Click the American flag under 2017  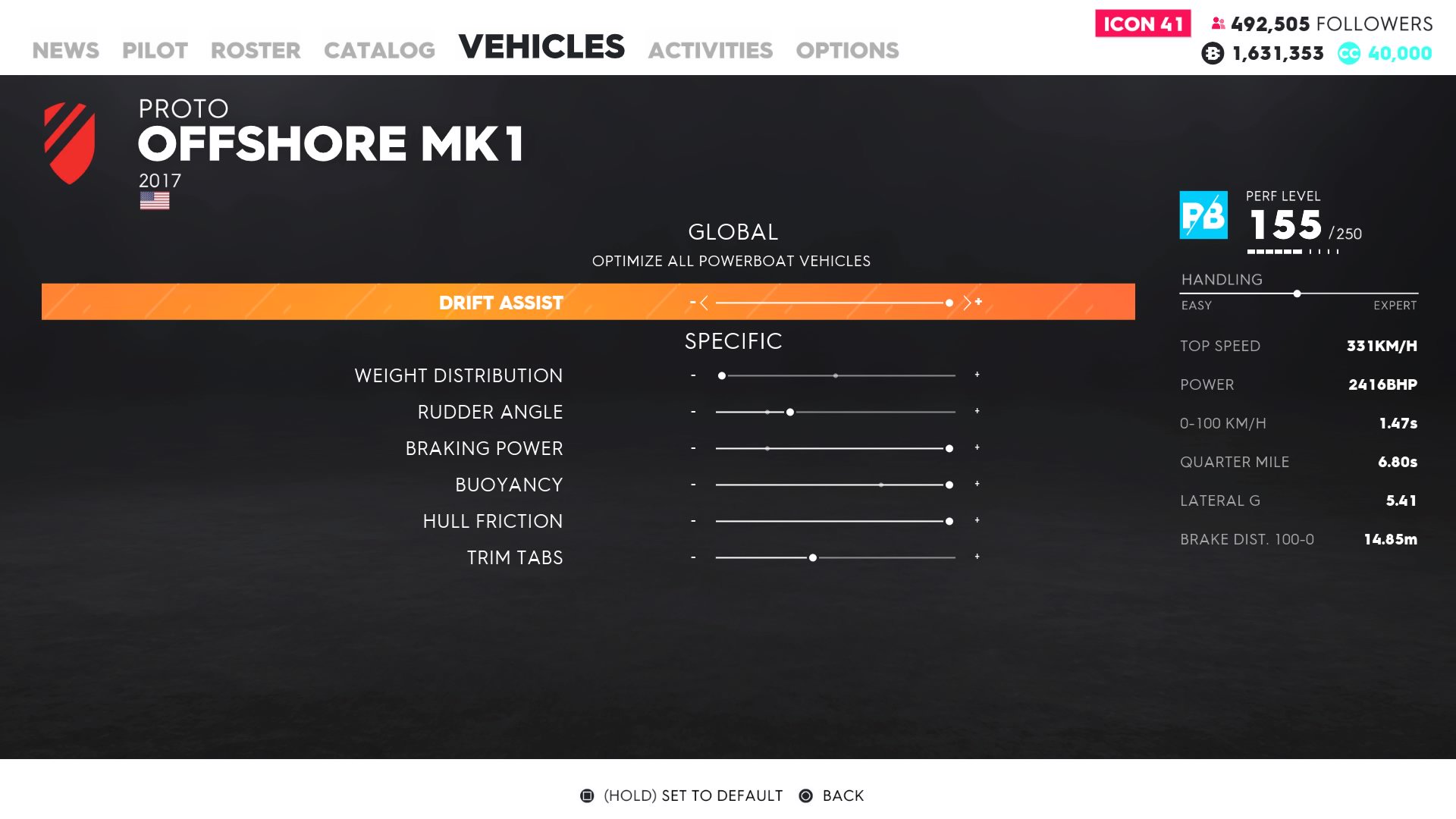[x=154, y=199]
